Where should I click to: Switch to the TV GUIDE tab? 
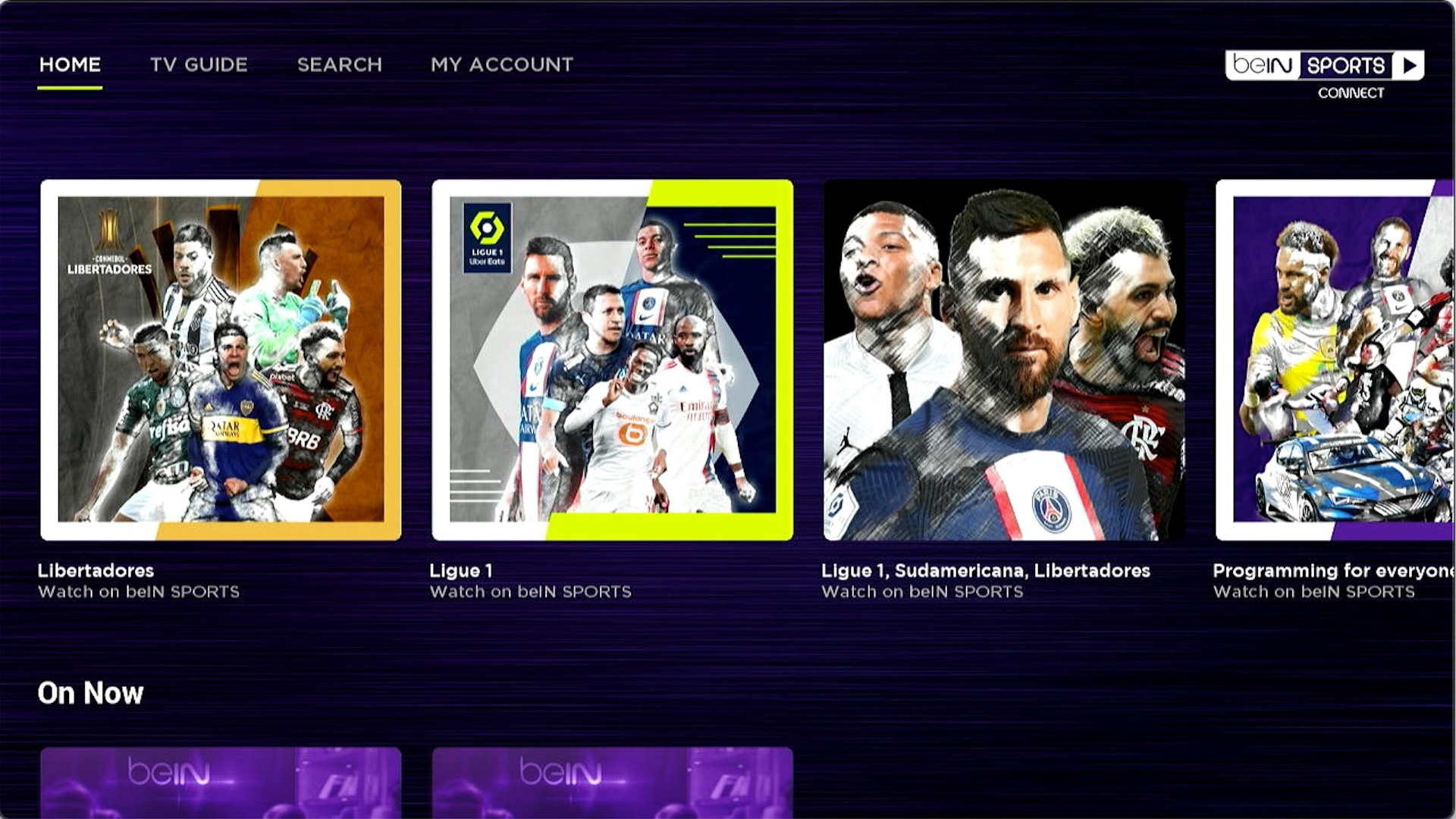[x=199, y=64]
